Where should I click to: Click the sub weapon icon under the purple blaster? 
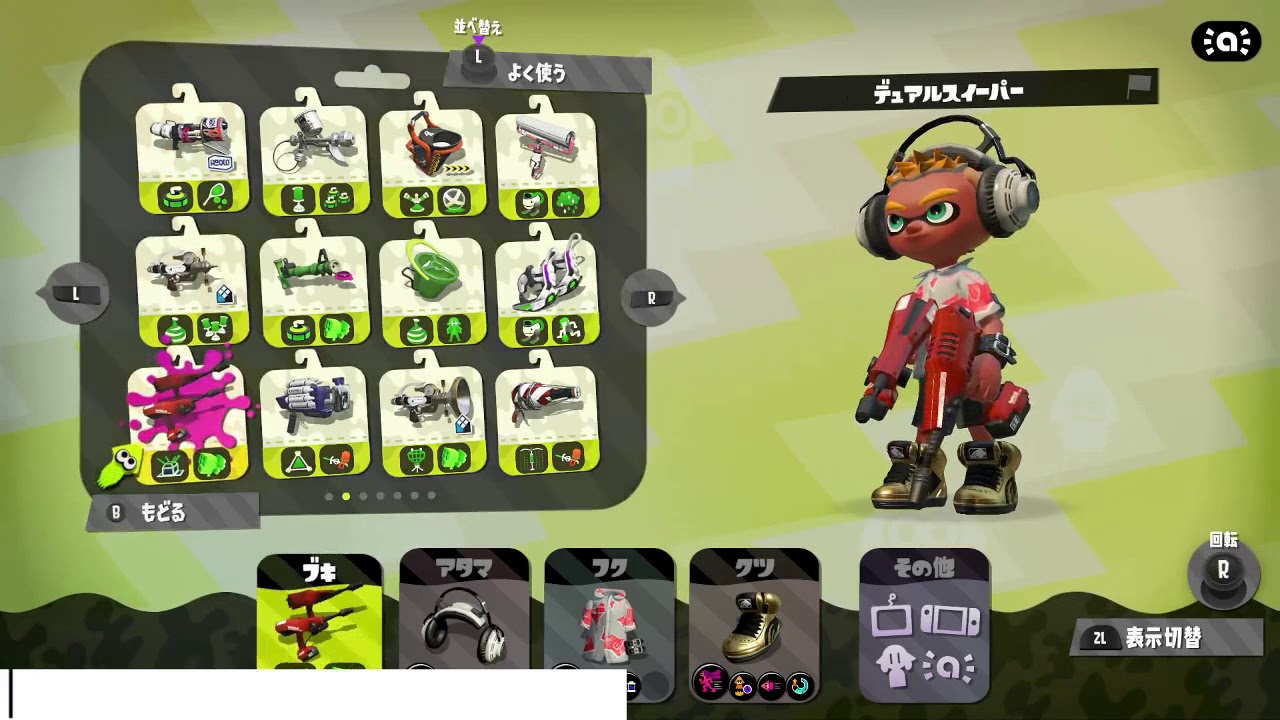[298, 463]
